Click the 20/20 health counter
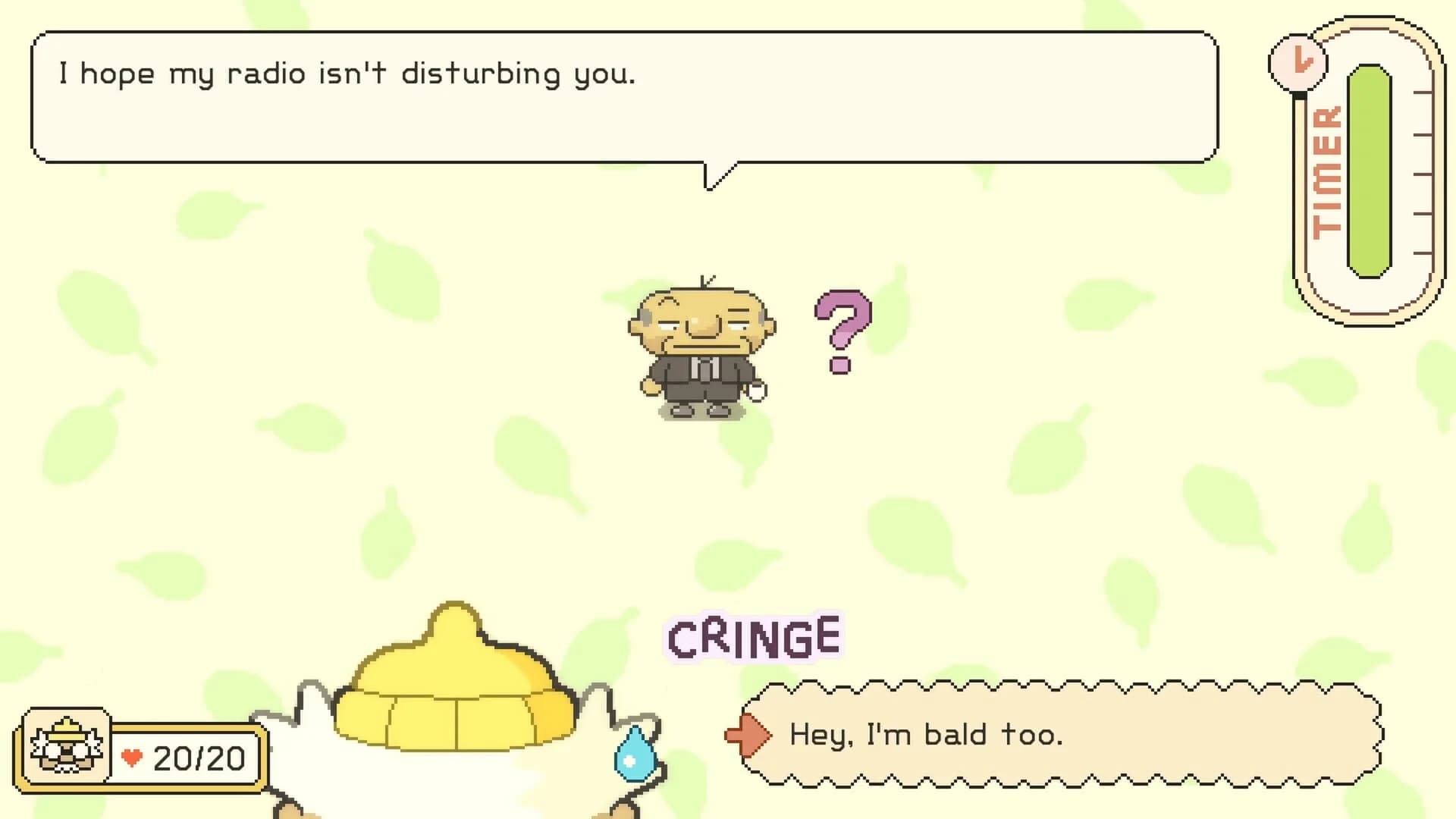This screenshot has height=819, width=1456. coord(197,756)
